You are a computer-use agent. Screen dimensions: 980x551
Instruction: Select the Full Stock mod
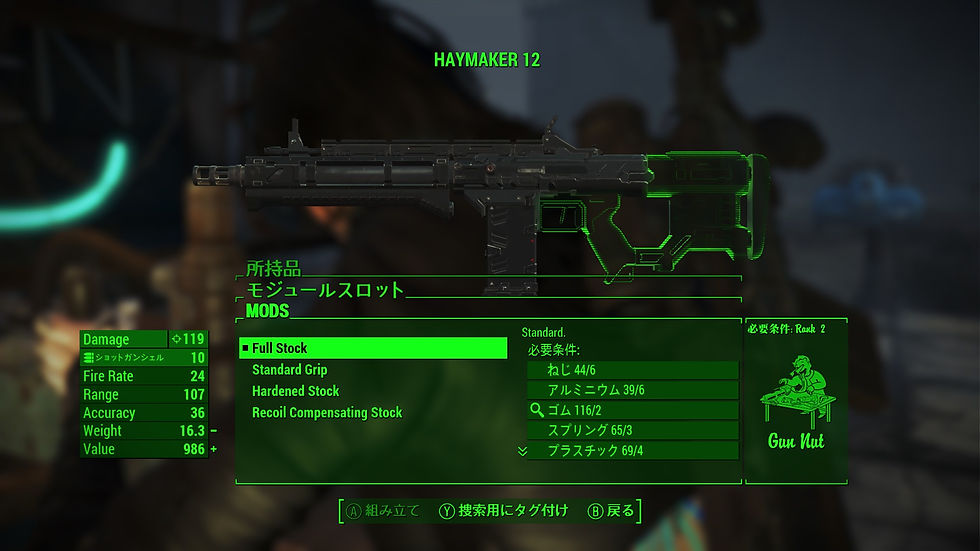[373, 348]
